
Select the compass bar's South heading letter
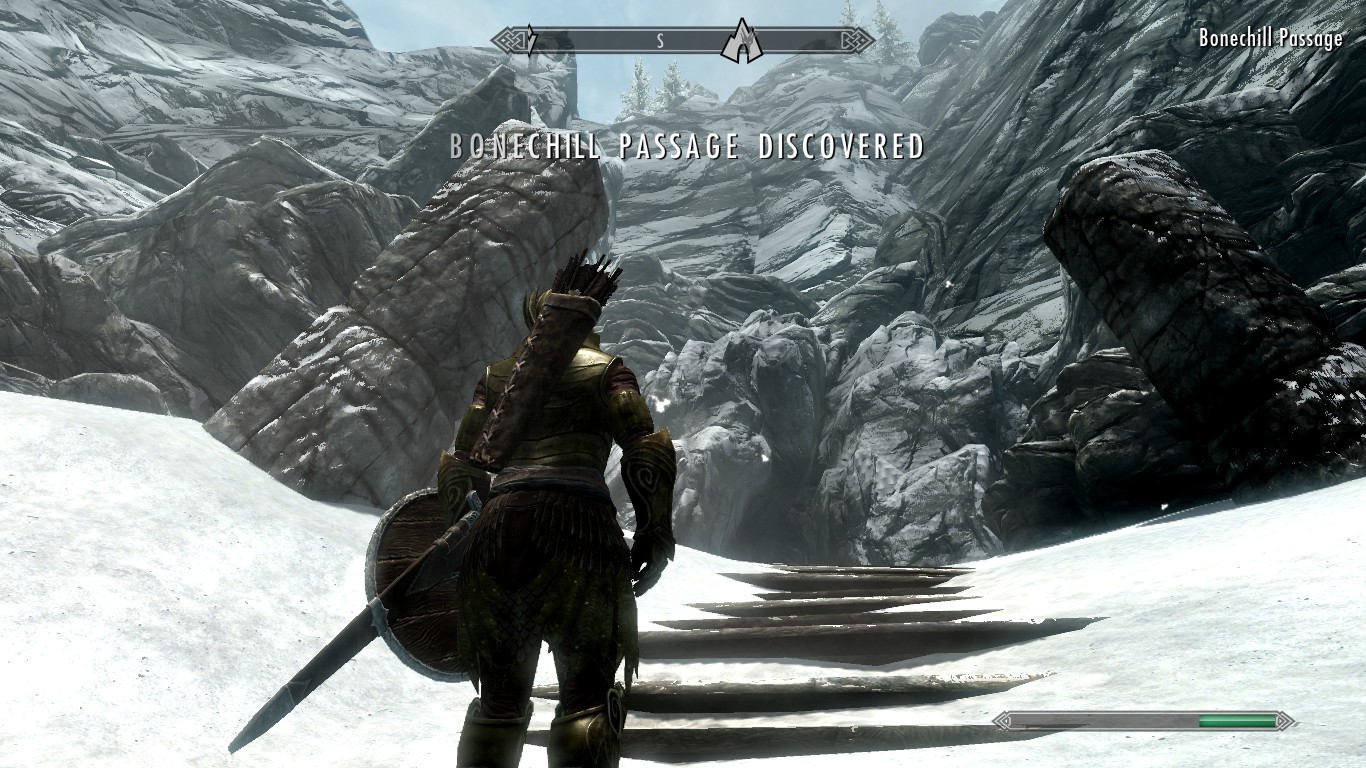pyautogui.click(x=660, y=41)
